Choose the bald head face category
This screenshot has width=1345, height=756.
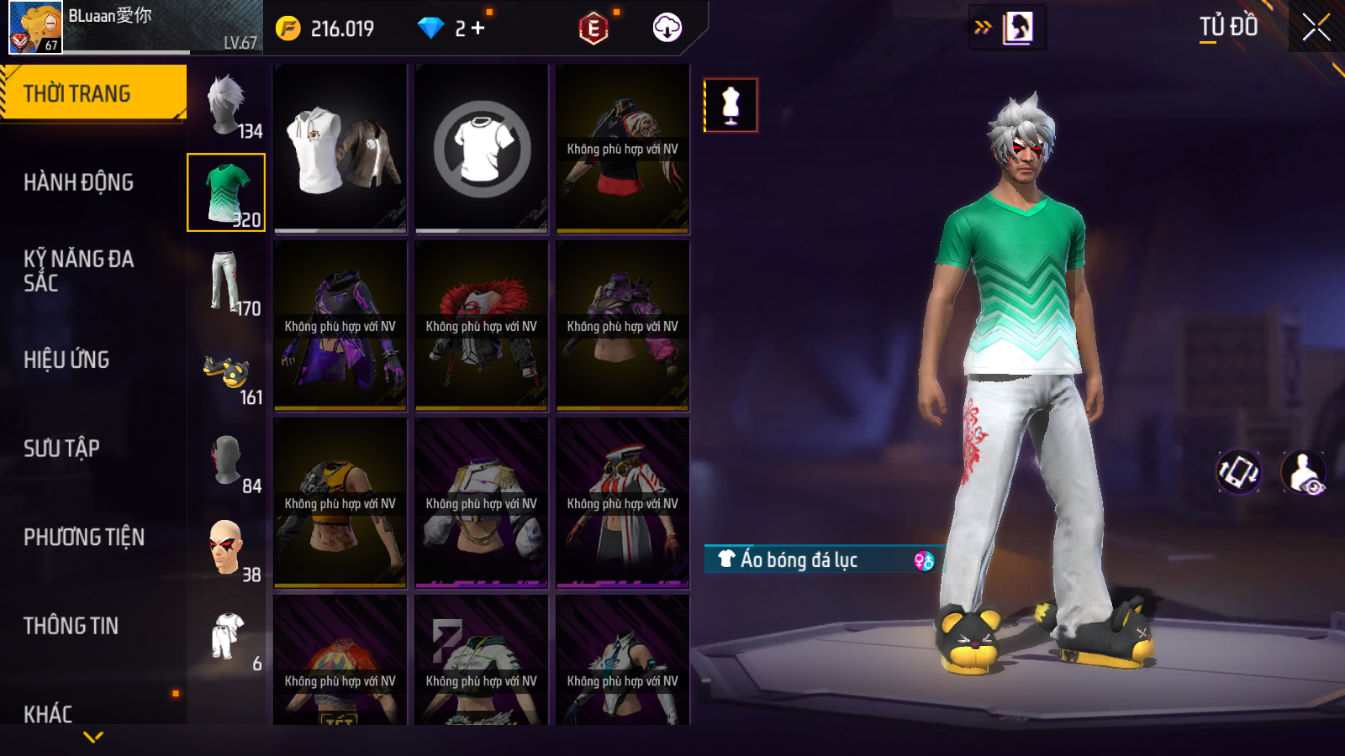[227, 548]
